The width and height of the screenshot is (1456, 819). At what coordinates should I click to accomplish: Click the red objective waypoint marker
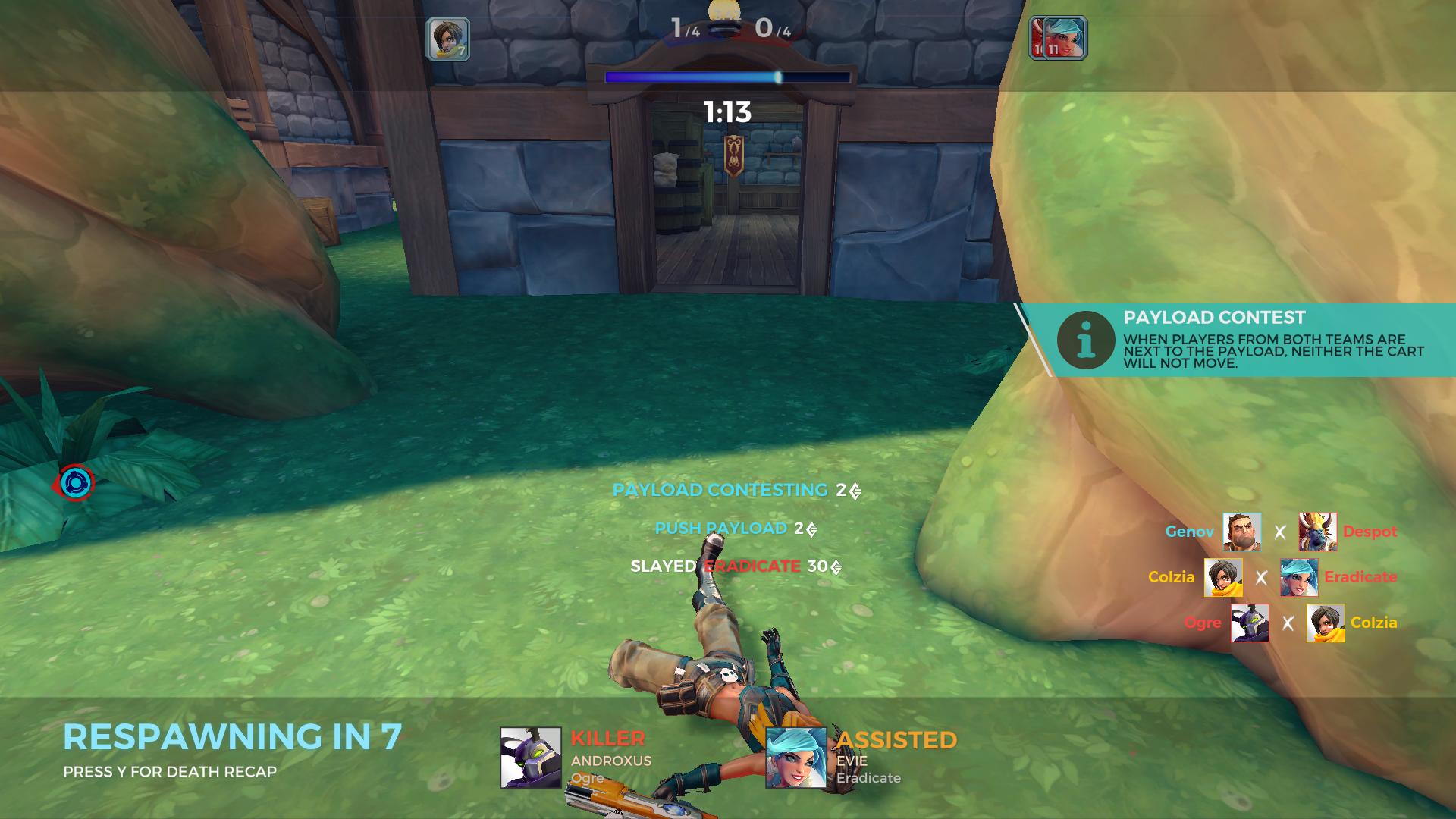75,483
